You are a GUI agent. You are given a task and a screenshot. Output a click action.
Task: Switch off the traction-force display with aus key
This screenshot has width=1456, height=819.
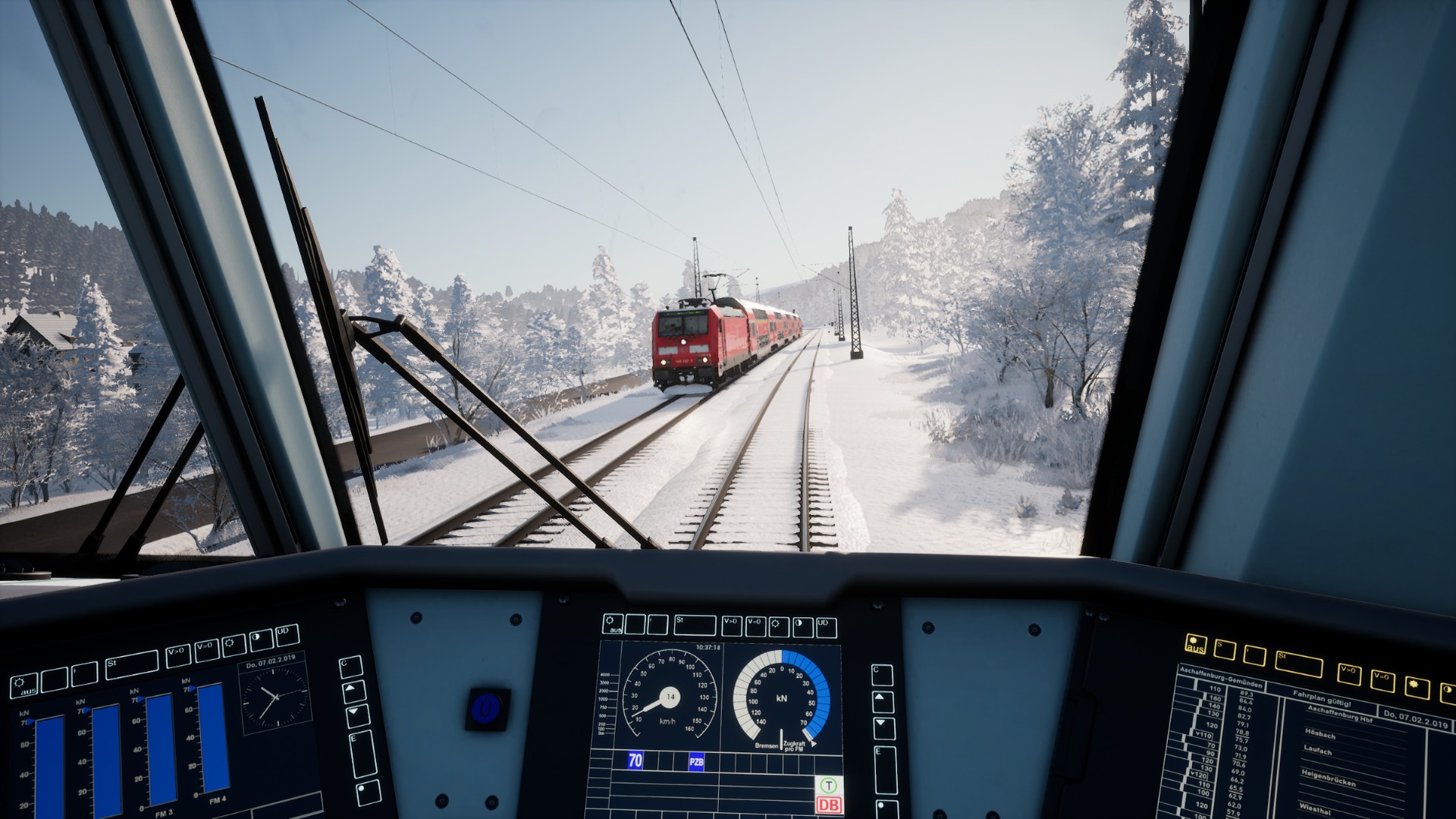(24, 686)
